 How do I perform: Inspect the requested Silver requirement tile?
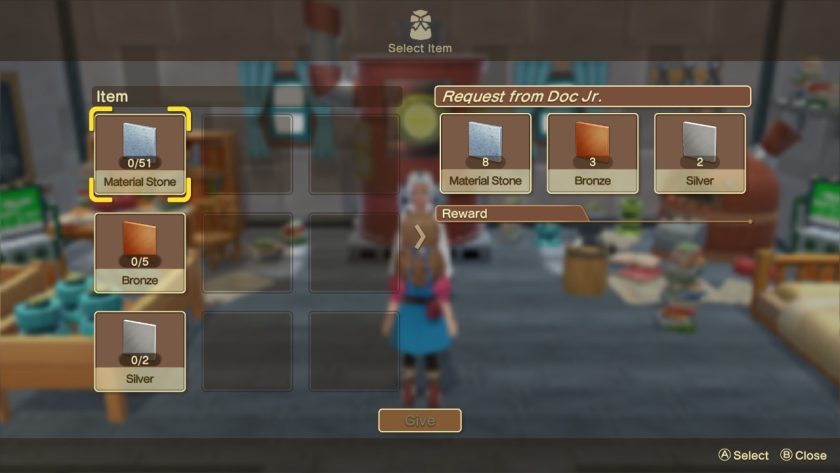click(x=699, y=152)
